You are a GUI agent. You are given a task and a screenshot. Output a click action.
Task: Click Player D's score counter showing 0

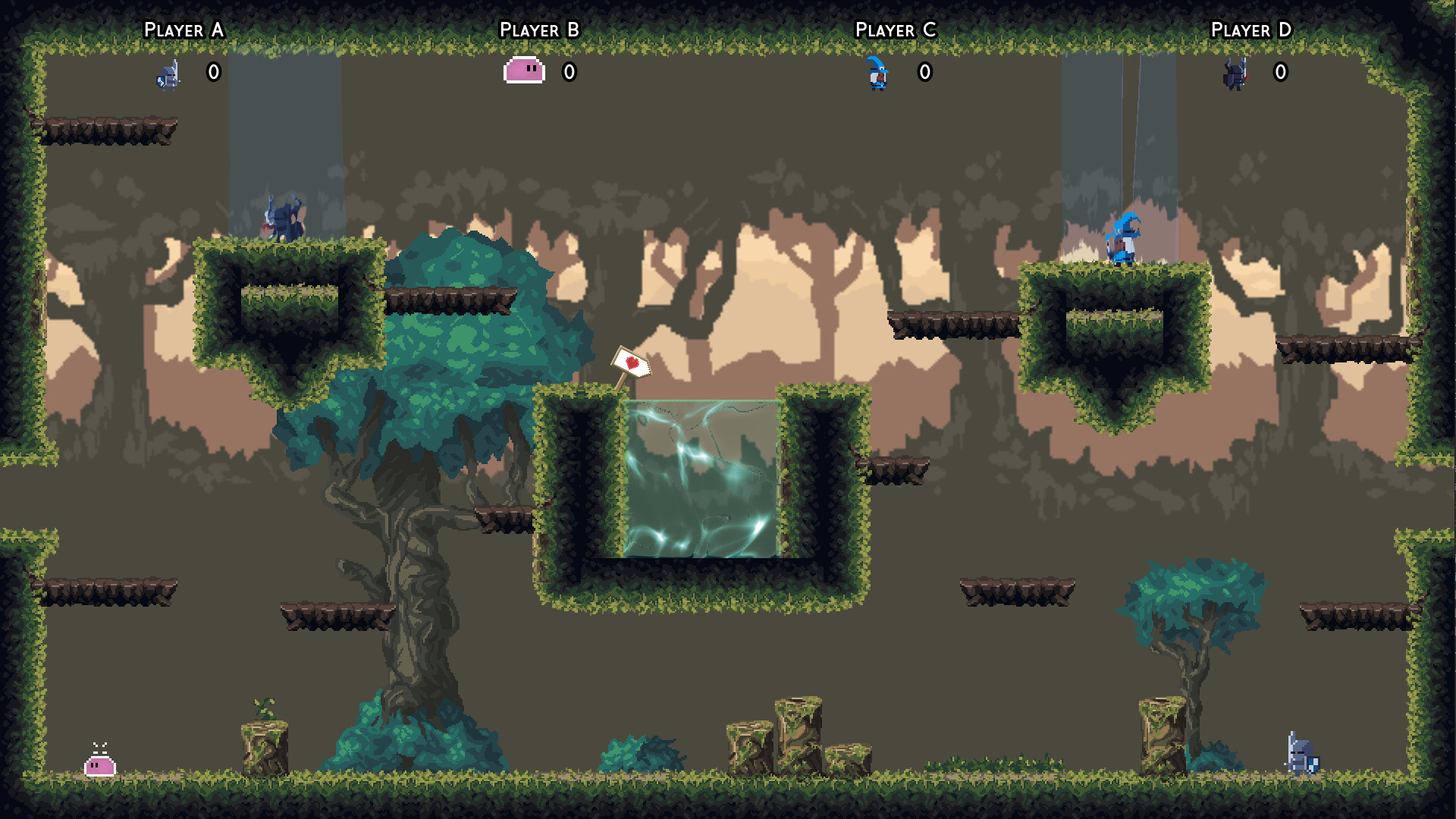tap(1280, 72)
